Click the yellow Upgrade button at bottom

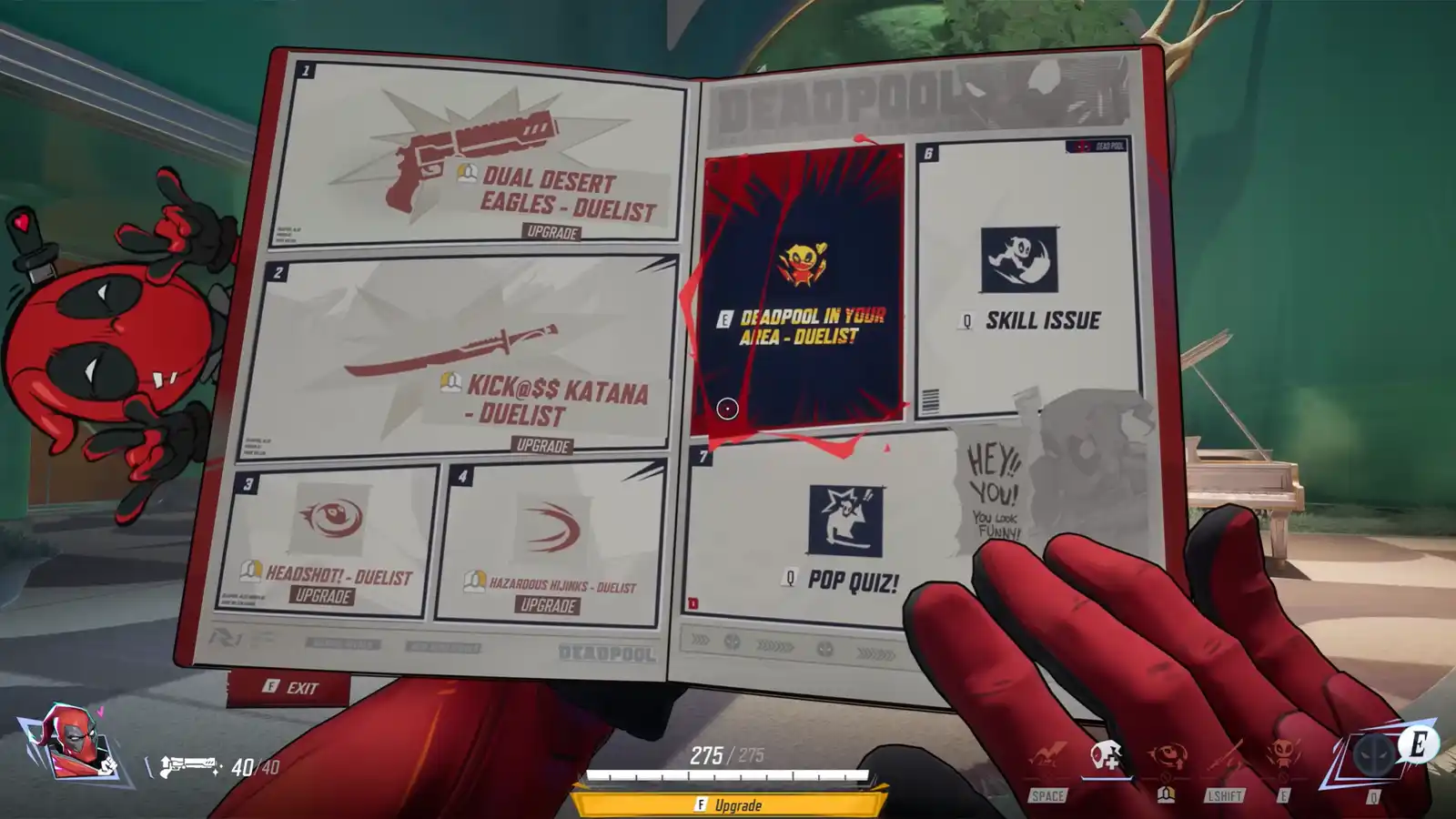click(728, 804)
